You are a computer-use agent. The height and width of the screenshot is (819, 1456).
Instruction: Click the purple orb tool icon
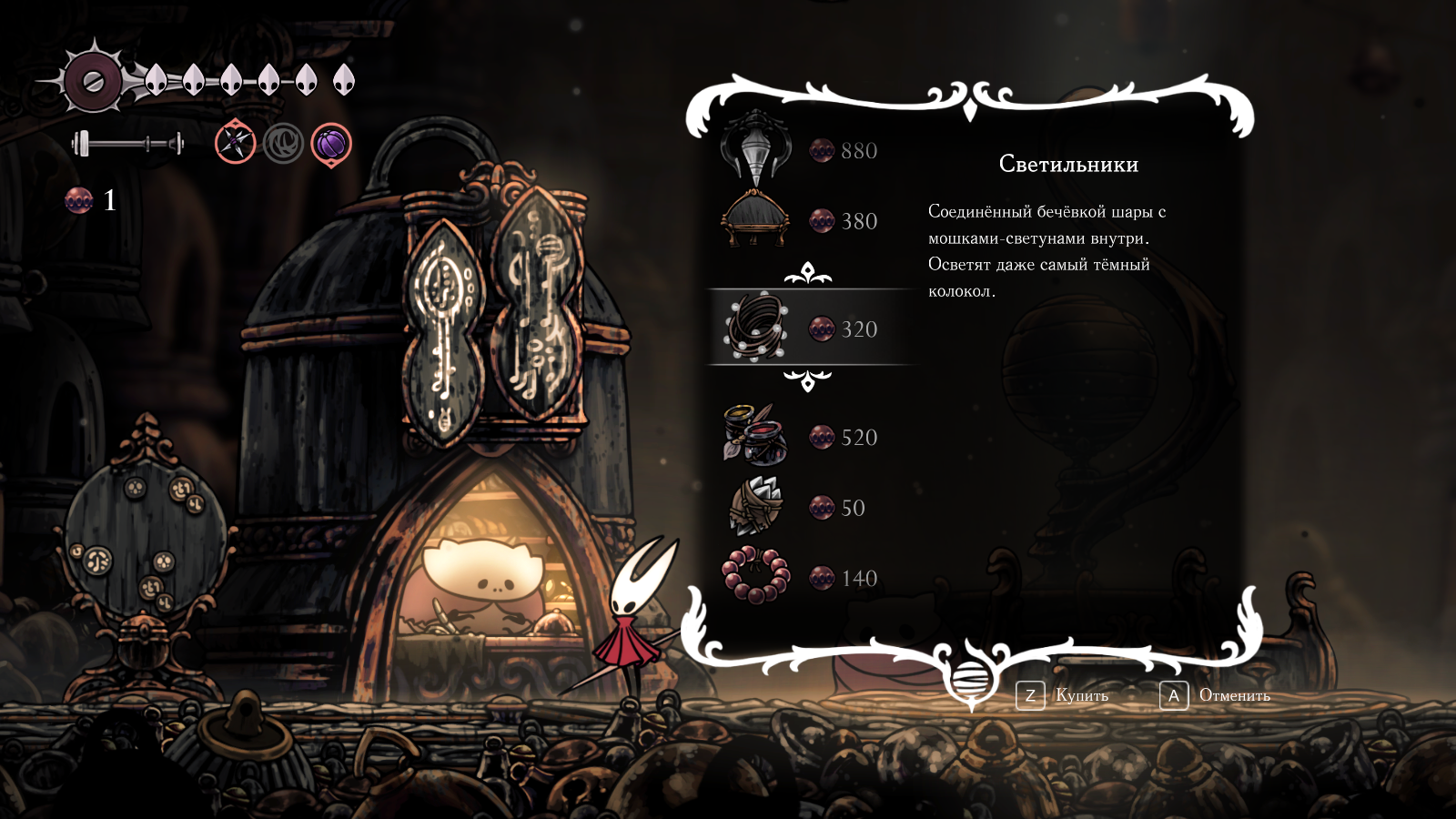click(331, 144)
